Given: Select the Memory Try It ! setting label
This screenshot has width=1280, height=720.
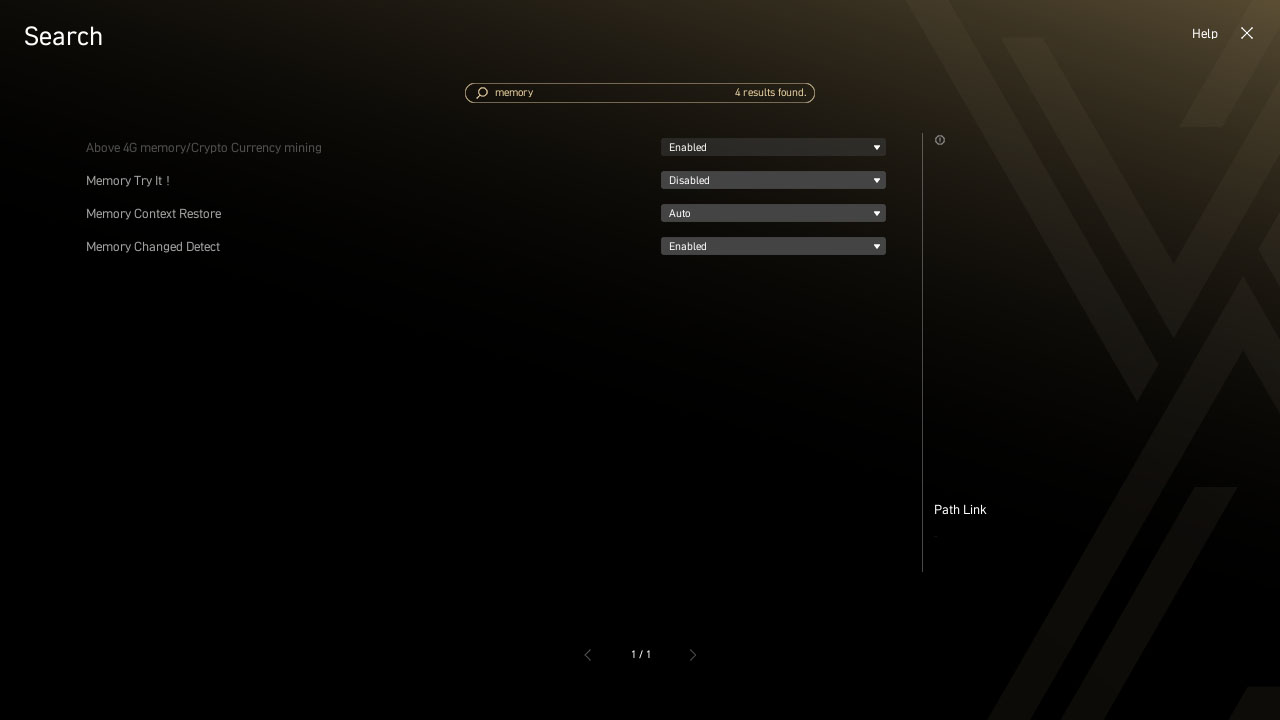Looking at the screenshot, I should (x=127, y=181).
